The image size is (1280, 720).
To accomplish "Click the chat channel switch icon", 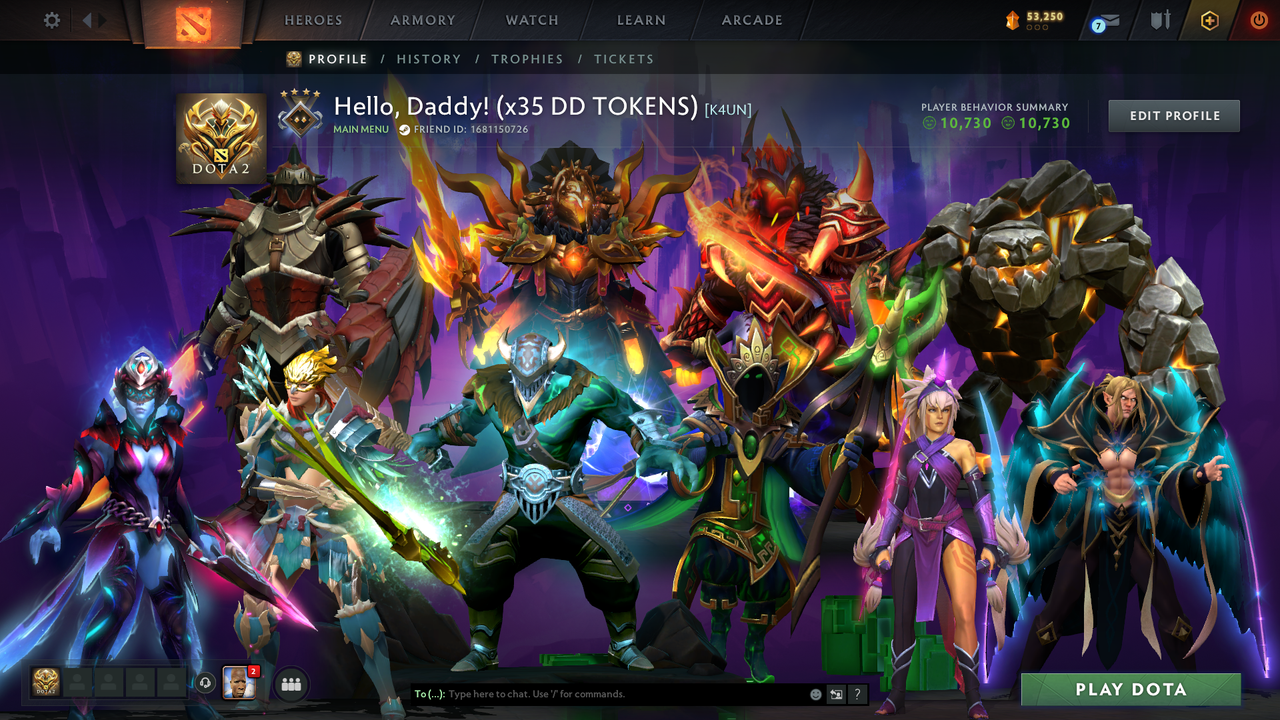I will click(834, 694).
